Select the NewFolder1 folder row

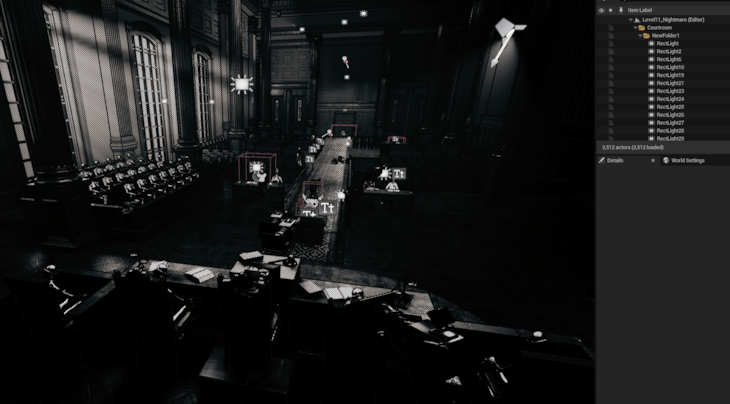(x=665, y=35)
